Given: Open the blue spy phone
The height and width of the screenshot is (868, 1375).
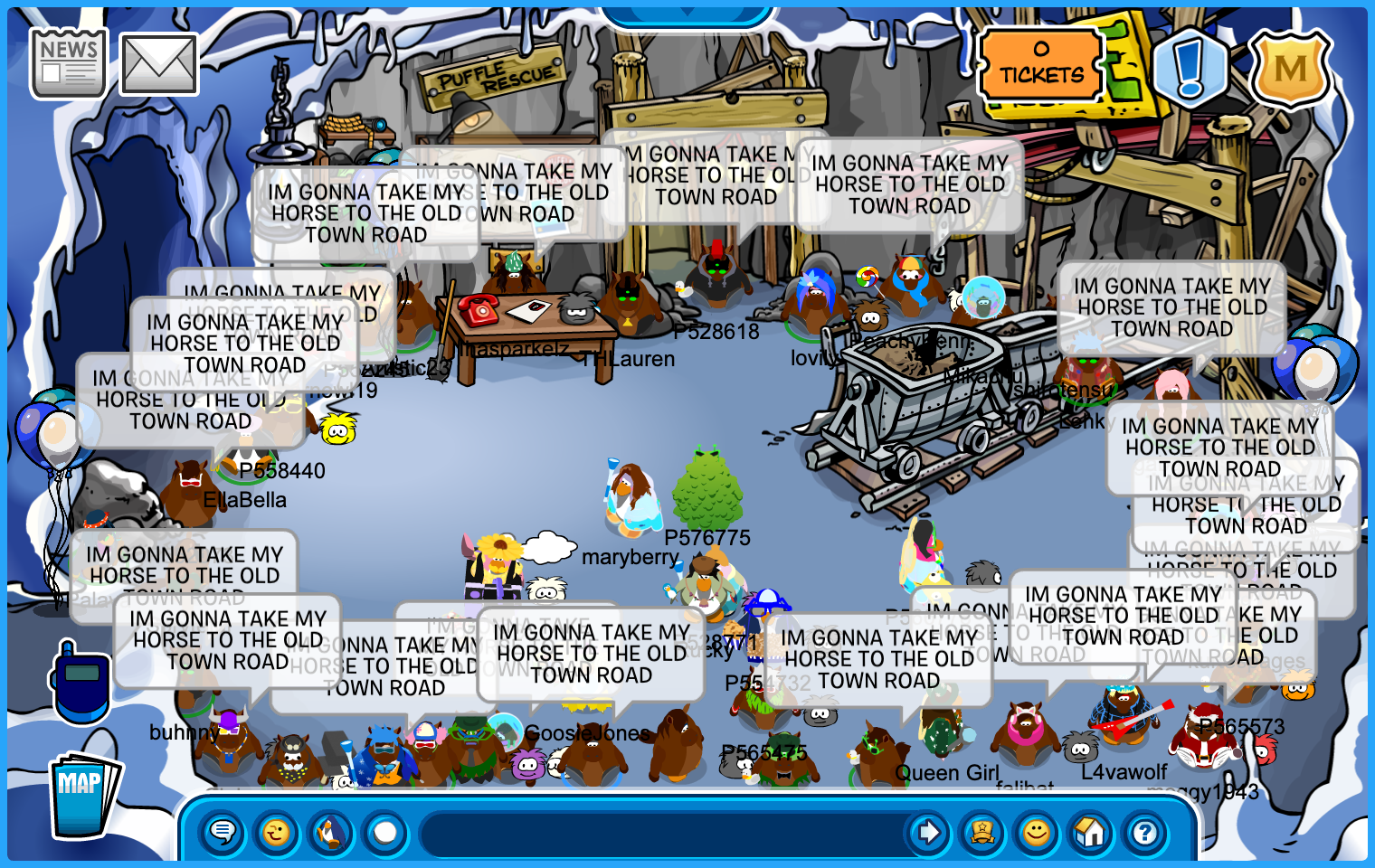Looking at the screenshot, I should [81, 683].
